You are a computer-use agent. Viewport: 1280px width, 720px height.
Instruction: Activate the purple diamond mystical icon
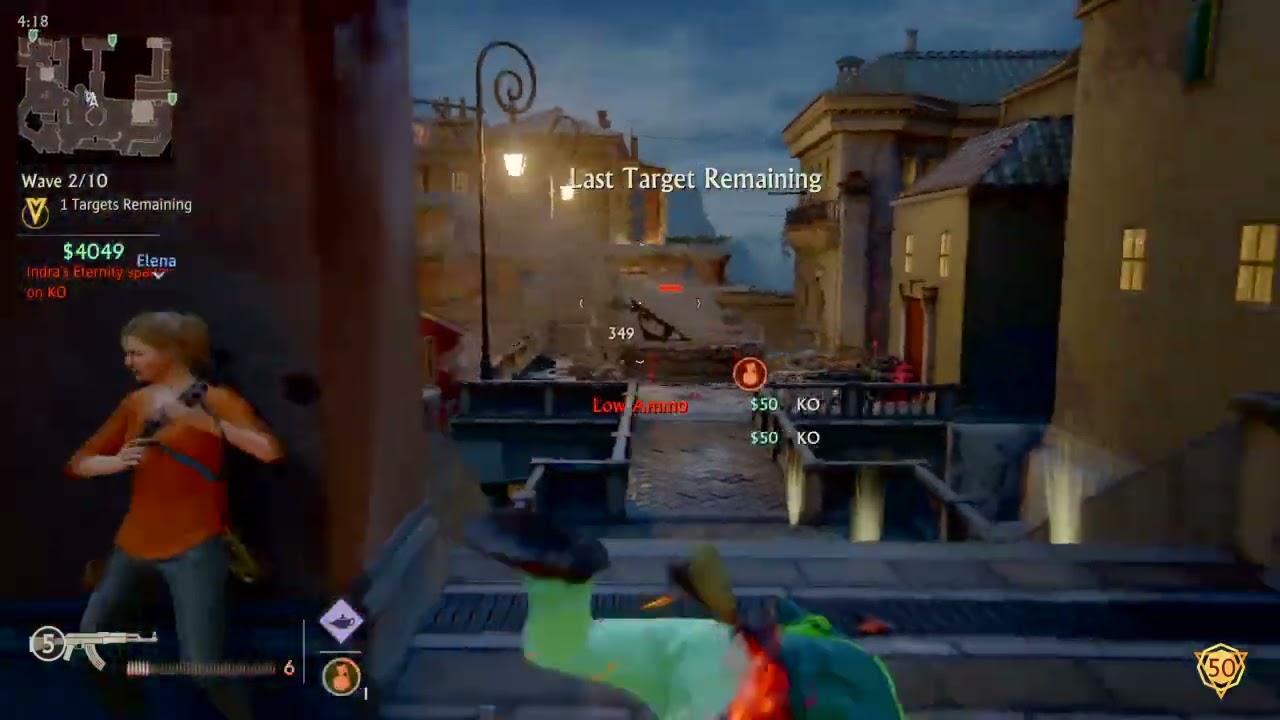coord(341,620)
